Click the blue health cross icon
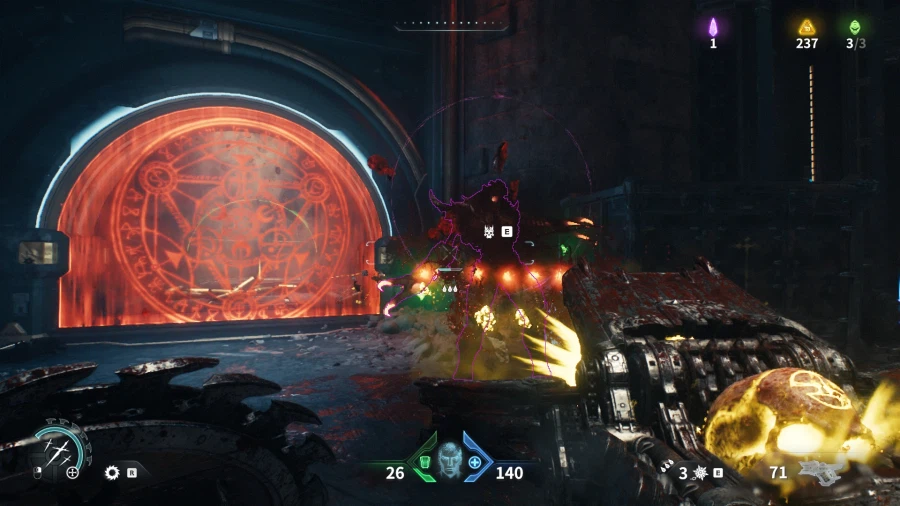900x506 pixels. click(475, 462)
